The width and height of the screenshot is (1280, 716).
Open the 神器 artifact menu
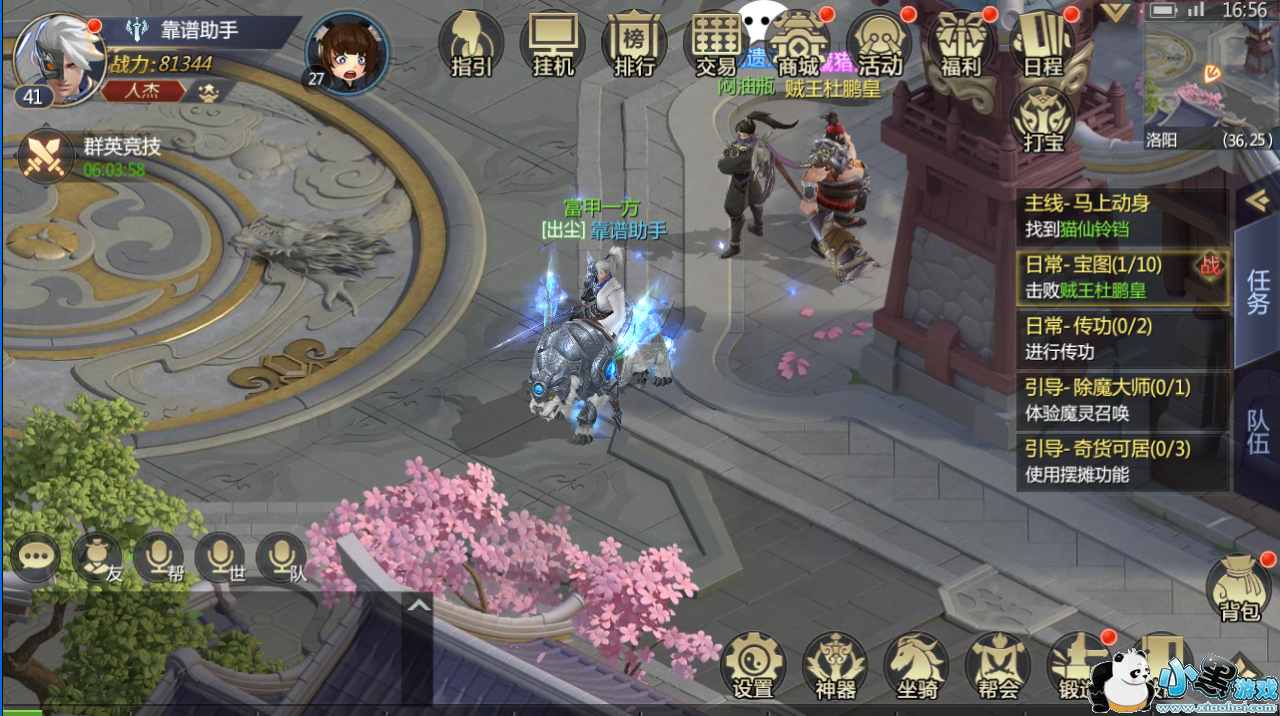(x=835, y=665)
